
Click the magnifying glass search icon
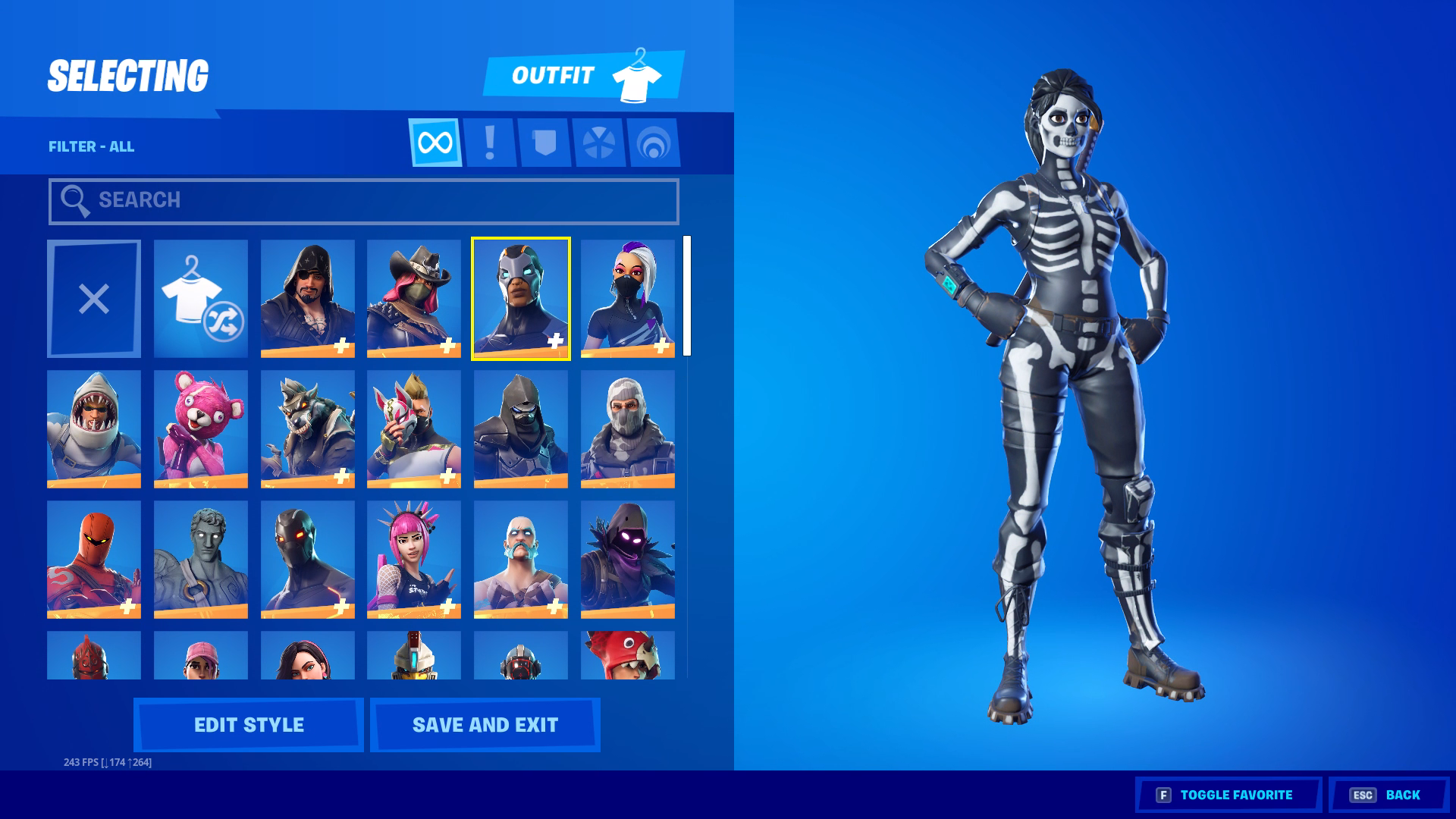coord(74,200)
